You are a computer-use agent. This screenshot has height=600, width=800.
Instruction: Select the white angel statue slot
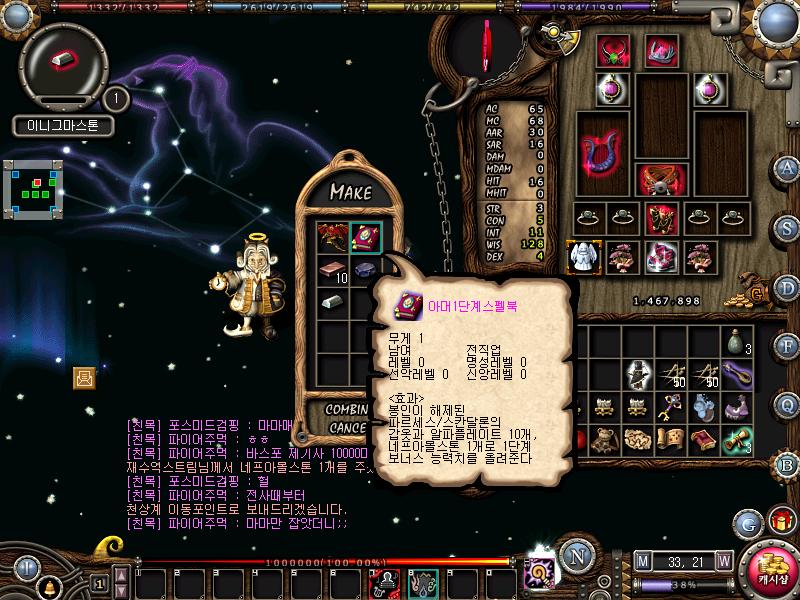tap(583, 256)
